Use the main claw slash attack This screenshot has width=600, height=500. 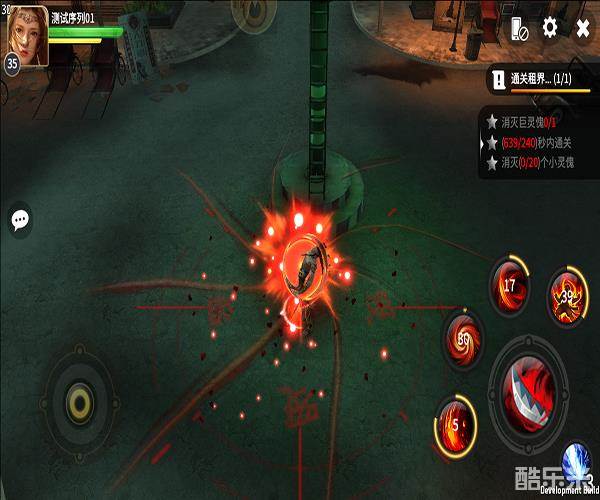(532, 391)
